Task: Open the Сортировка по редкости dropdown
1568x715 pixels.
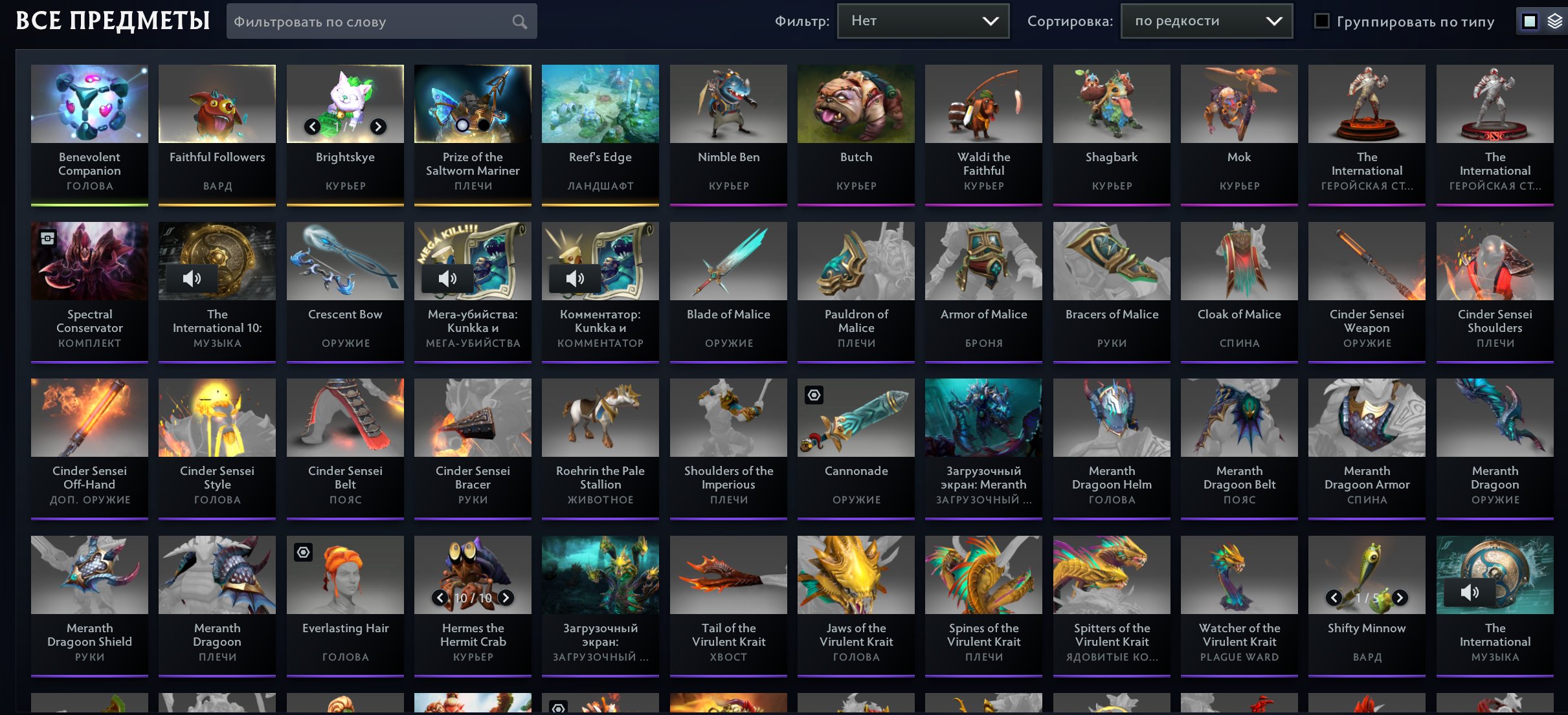Action: click(1205, 20)
